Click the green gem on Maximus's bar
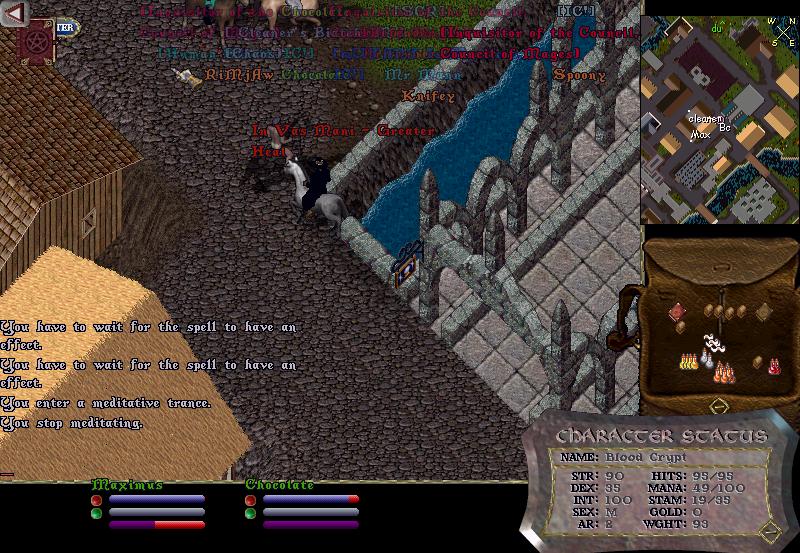 tap(97, 513)
